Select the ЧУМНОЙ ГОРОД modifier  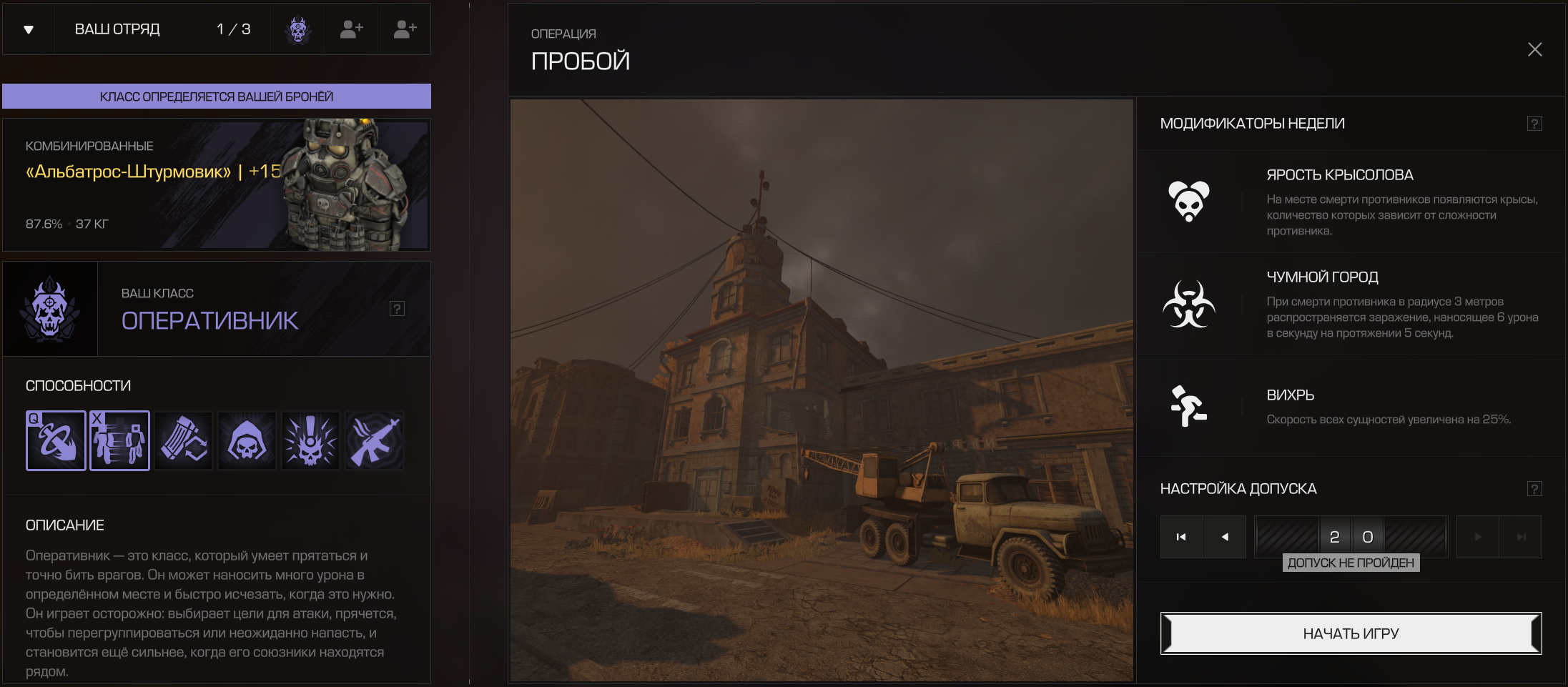(1350, 304)
